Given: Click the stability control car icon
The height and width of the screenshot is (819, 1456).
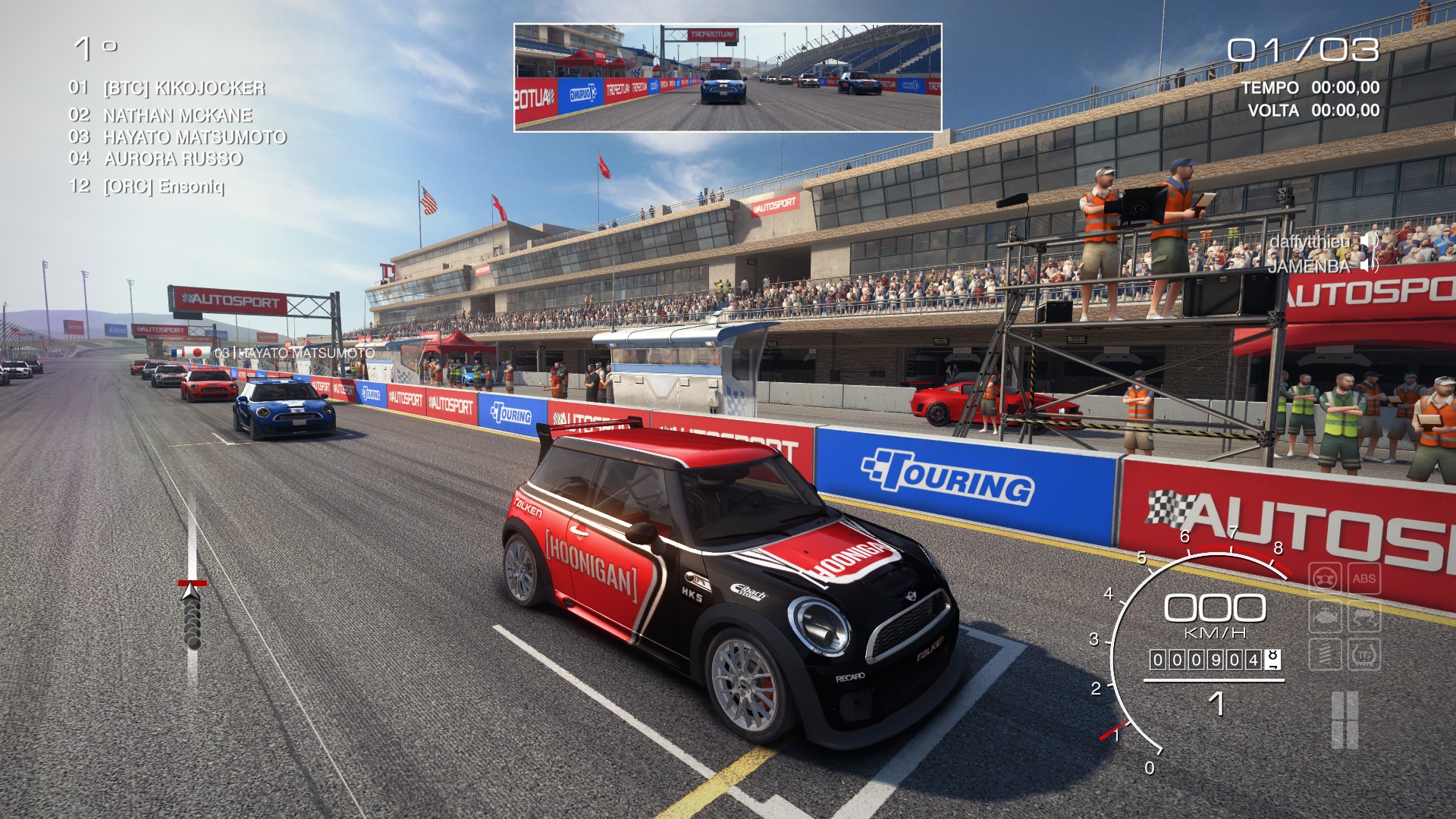Looking at the screenshot, I should (1366, 617).
